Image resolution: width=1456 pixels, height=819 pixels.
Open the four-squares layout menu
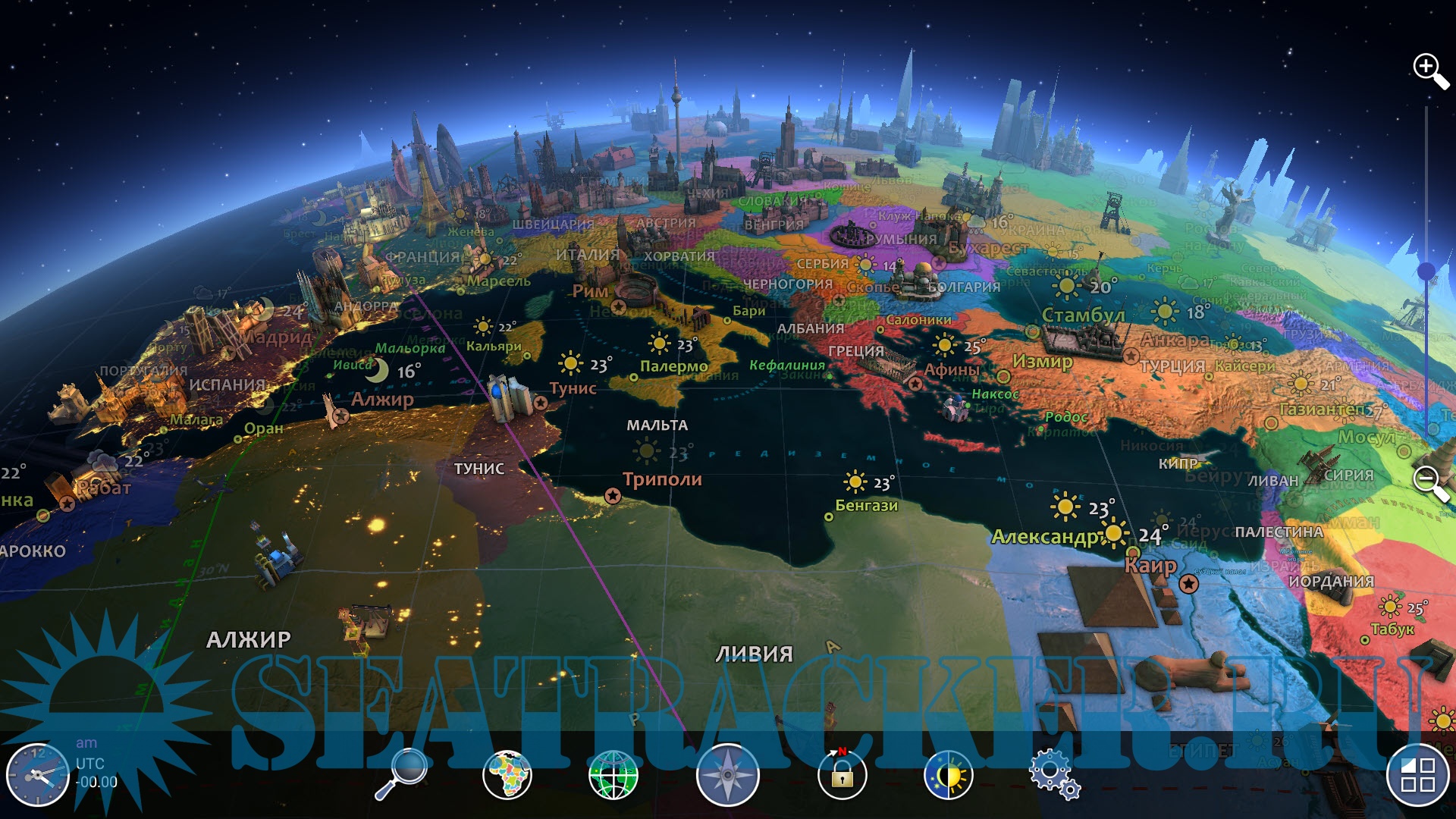1417,774
